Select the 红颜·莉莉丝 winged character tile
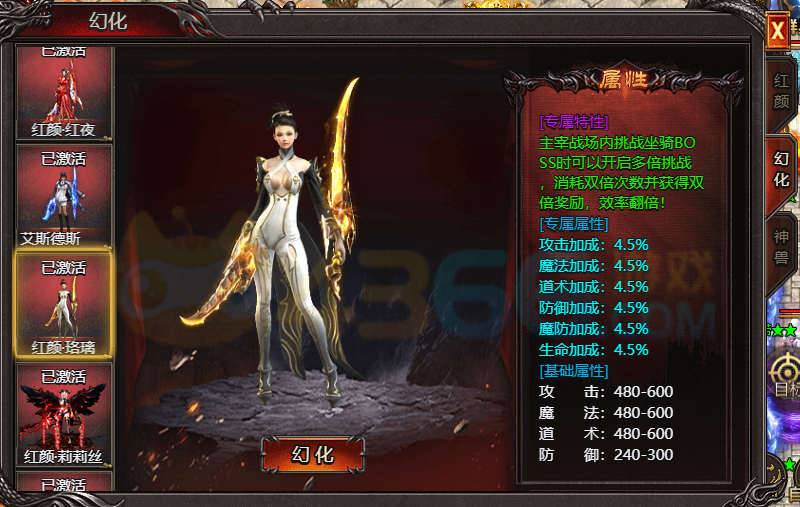Screen dimensions: 800x507 64,414
